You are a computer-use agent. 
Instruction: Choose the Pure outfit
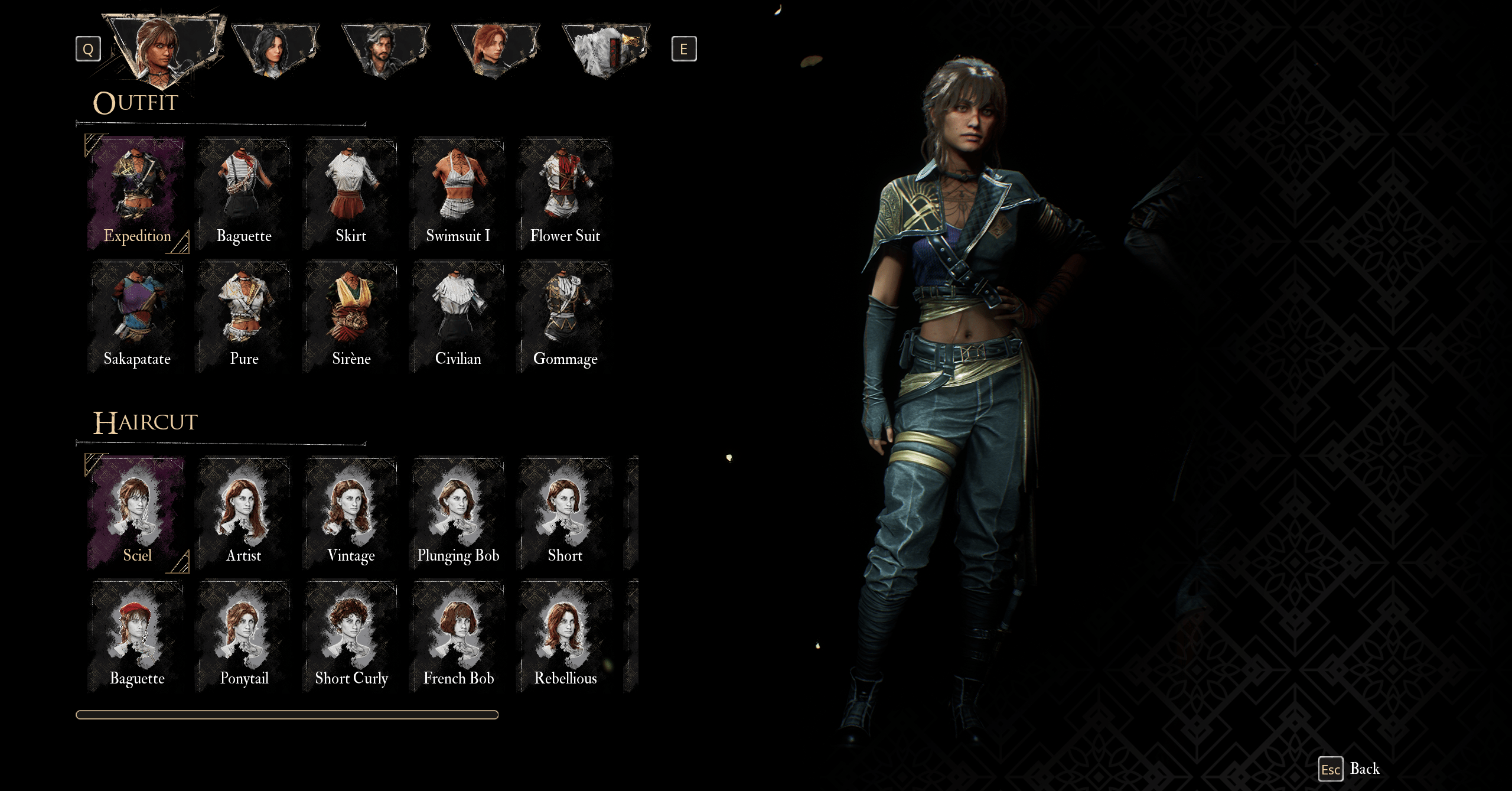point(244,317)
